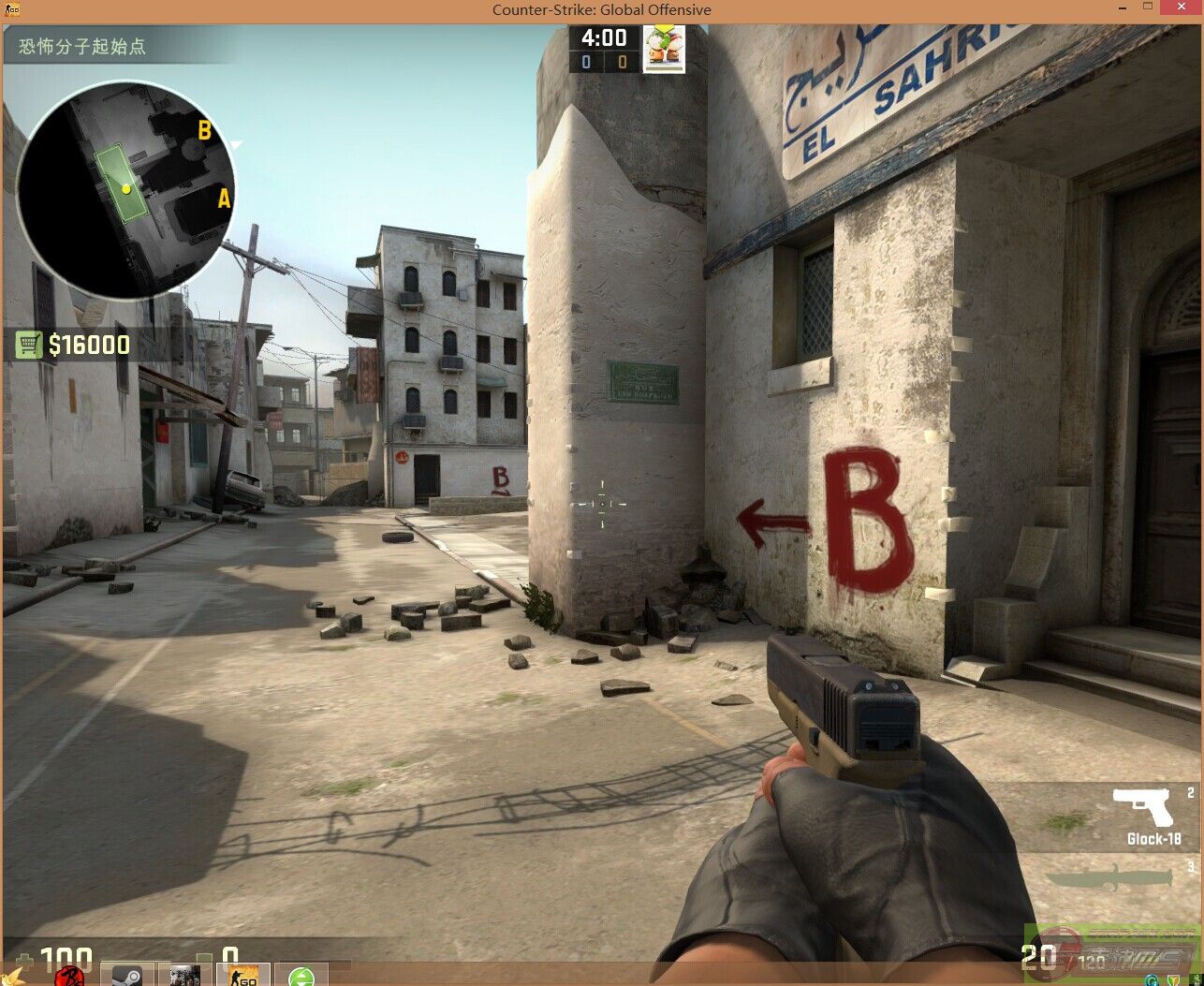Viewport: 1204px width, 986px height.
Task: Click the CS:GO taskbar icon
Action: tap(243, 976)
